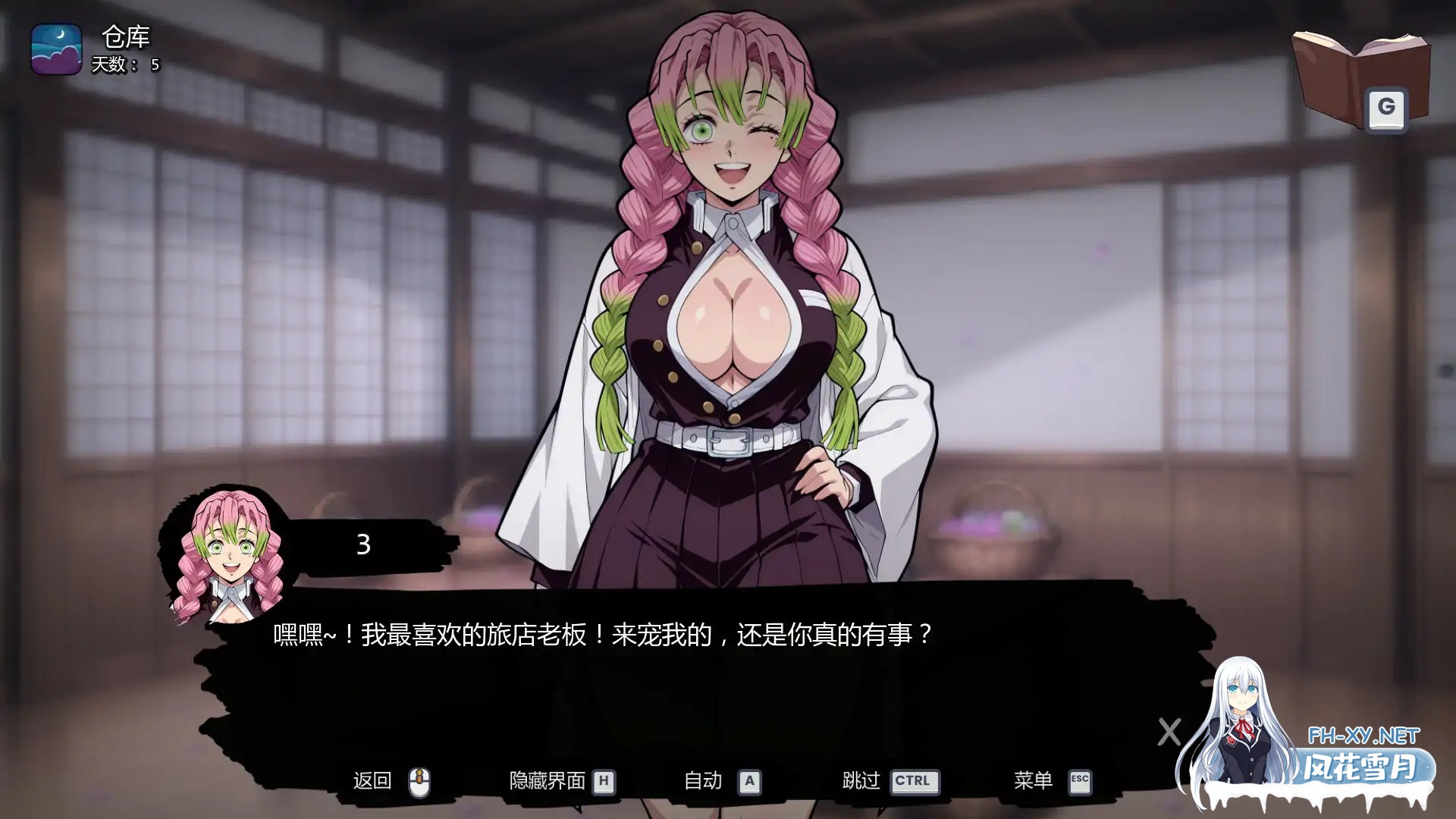The height and width of the screenshot is (819, 1456).
Task: Click the CTRL key badge next to 跳过
Action: coord(915,780)
